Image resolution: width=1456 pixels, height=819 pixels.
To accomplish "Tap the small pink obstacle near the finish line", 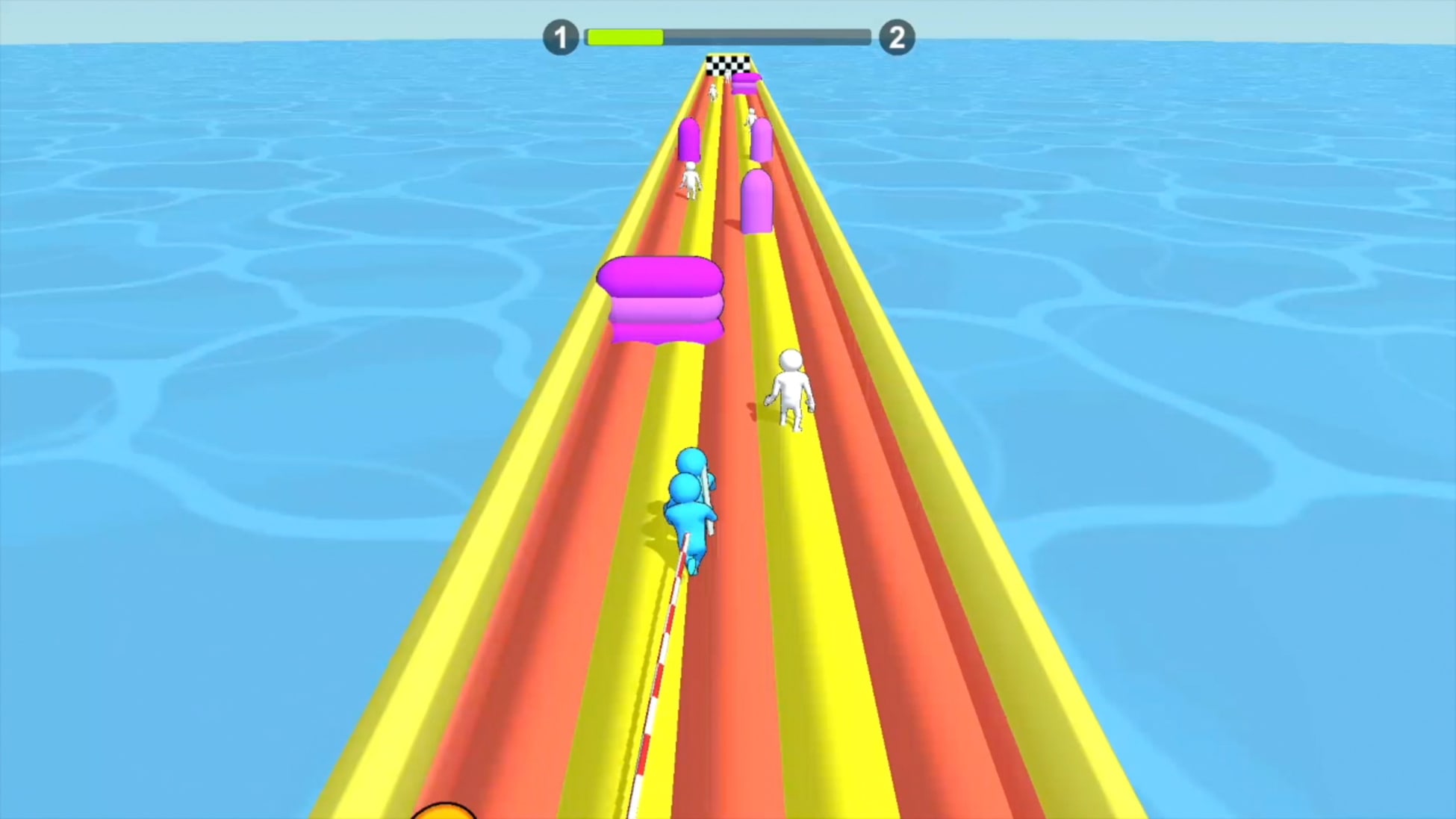I will click(x=747, y=82).
